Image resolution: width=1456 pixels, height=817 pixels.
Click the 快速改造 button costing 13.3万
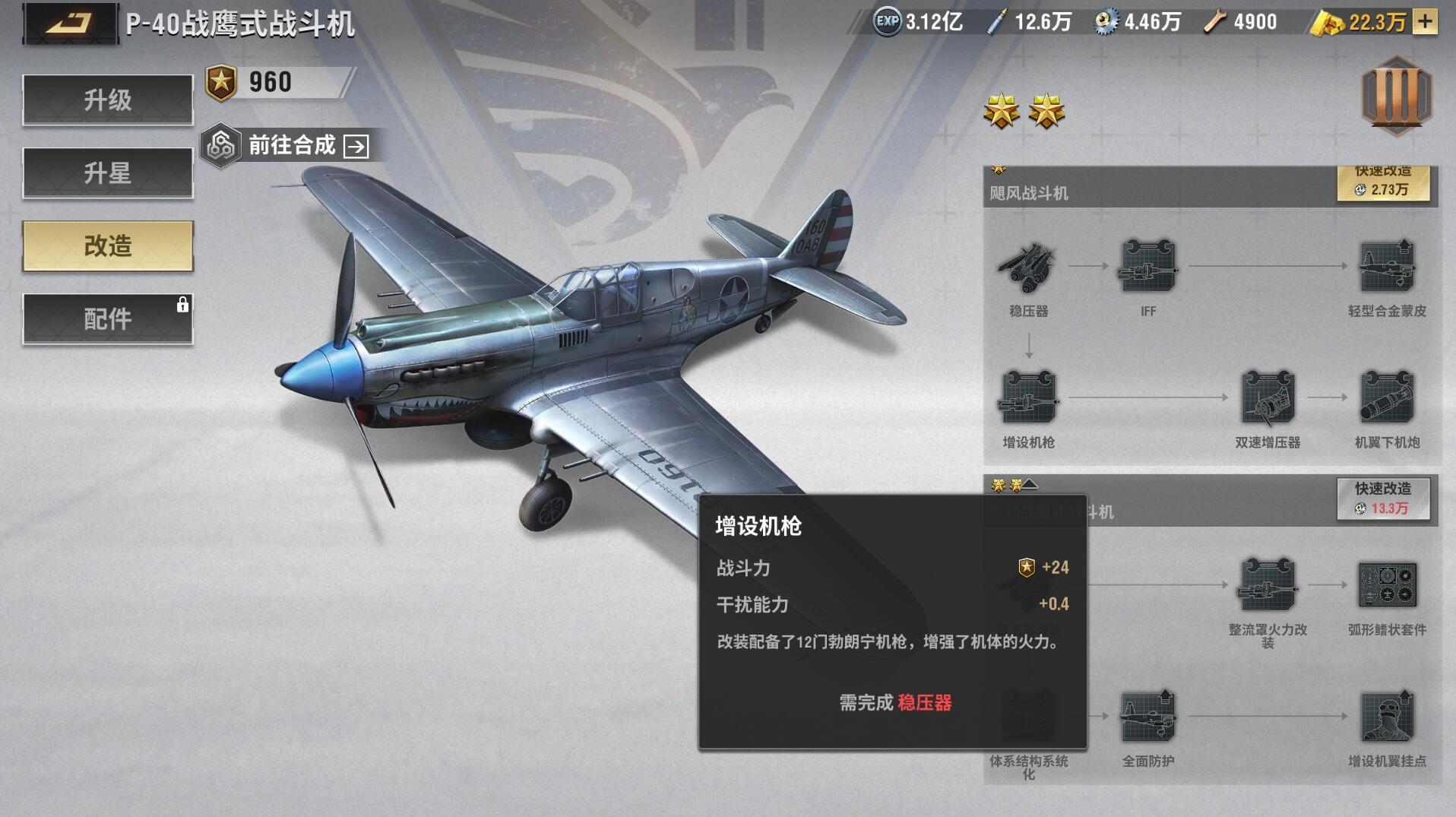click(x=1382, y=499)
